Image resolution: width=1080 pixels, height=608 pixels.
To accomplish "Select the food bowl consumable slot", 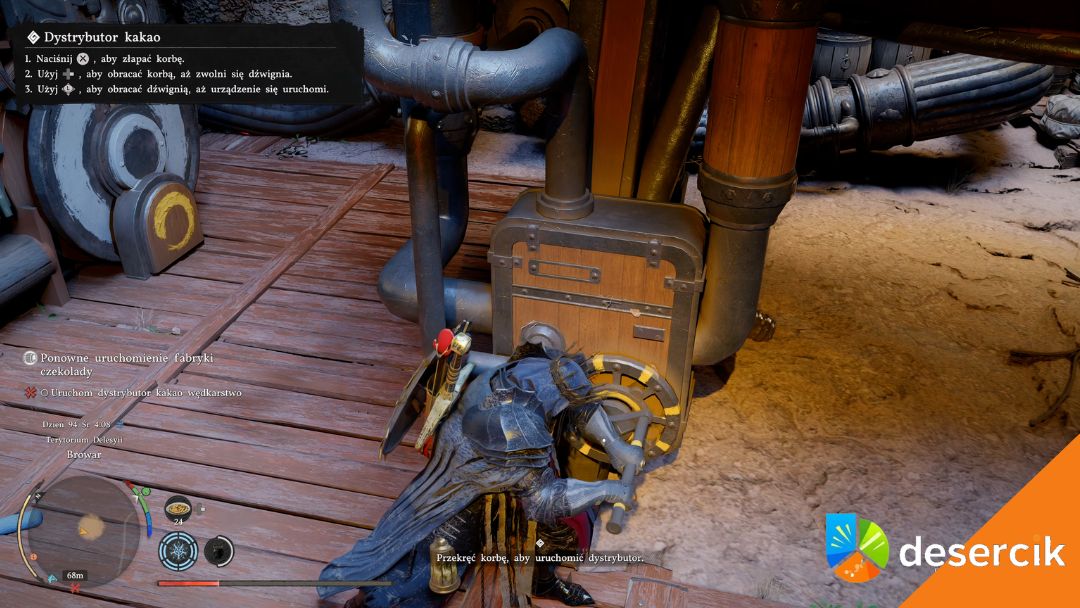I will point(178,507).
